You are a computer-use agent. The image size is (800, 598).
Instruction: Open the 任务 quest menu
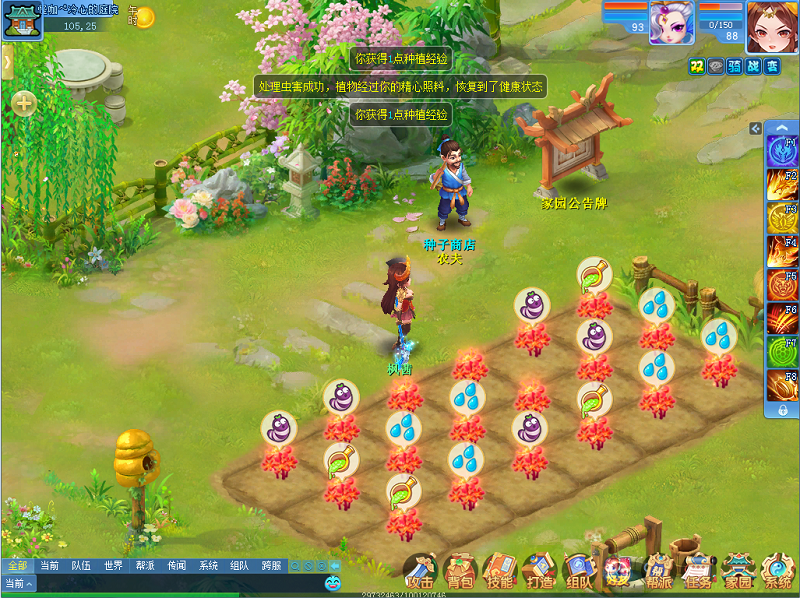click(699, 572)
